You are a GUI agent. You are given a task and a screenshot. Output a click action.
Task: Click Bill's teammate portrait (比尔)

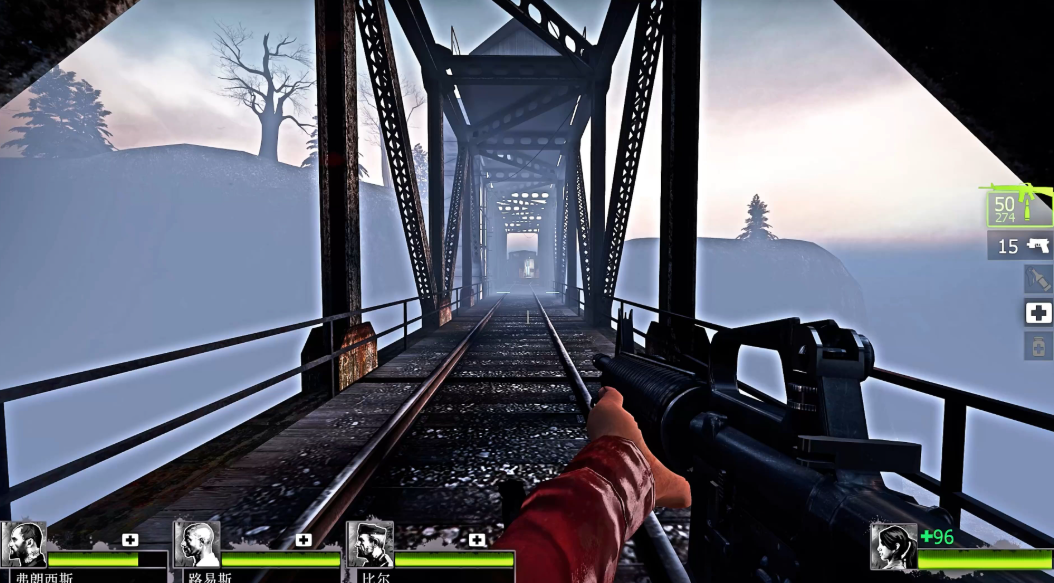click(x=370, y=545)
